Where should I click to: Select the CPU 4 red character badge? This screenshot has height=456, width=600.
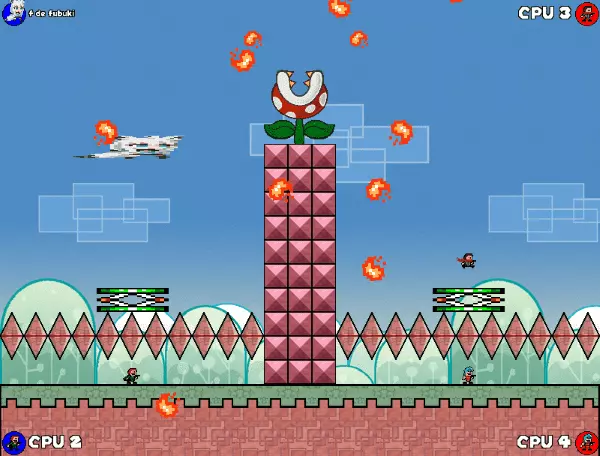(586, 442)
